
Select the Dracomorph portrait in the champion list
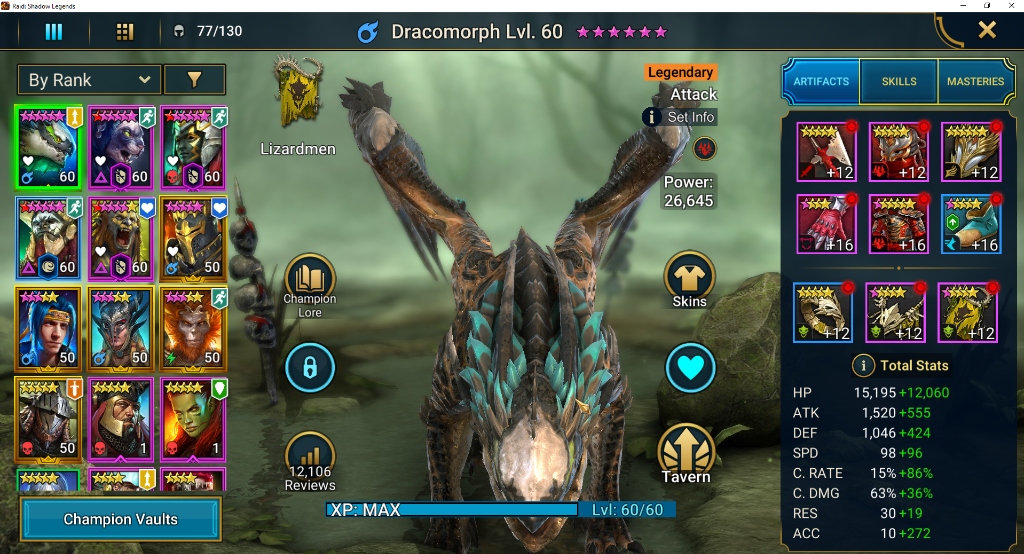click(49, 146)
